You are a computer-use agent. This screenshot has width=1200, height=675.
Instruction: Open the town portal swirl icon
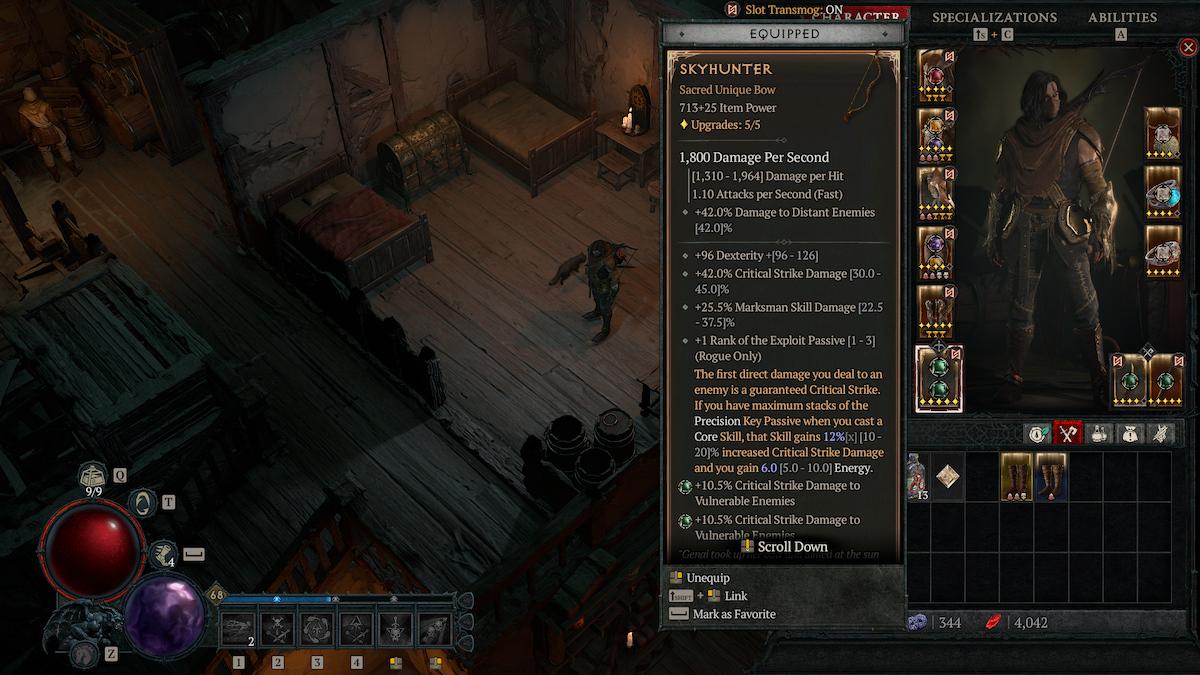tap(143, 503)
